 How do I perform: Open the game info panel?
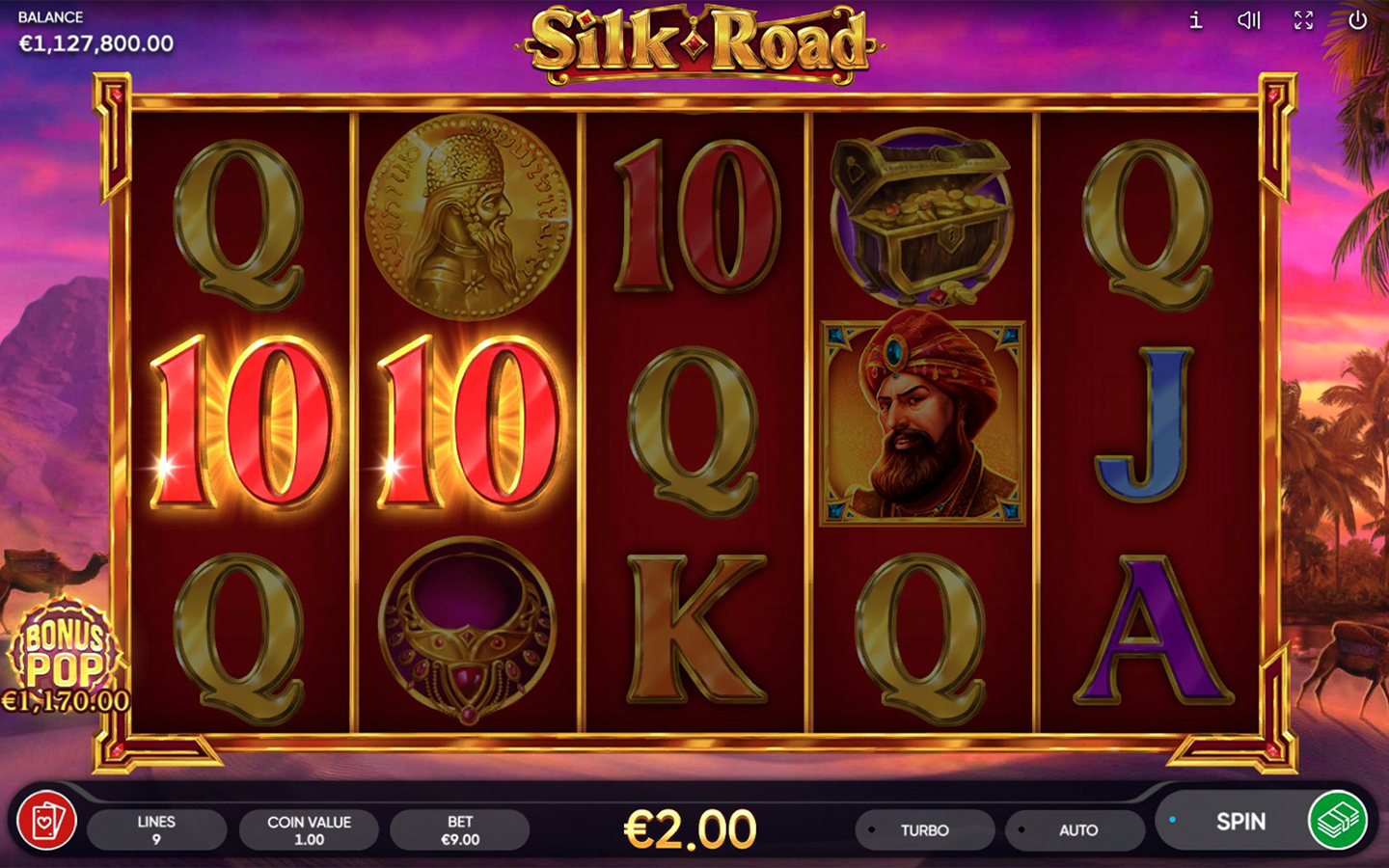[1195, 19]
